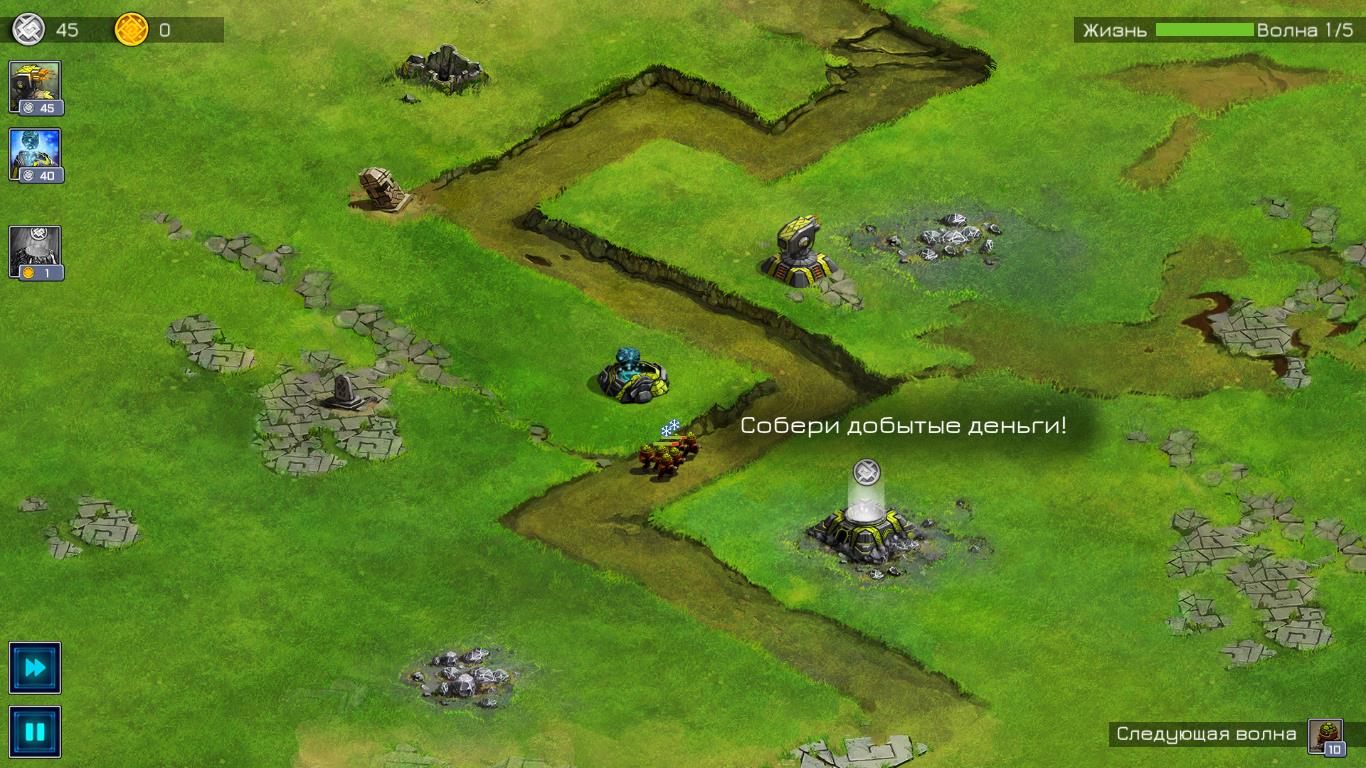Pause the game
The image size is (1366, 768).
tap(36, 732)
